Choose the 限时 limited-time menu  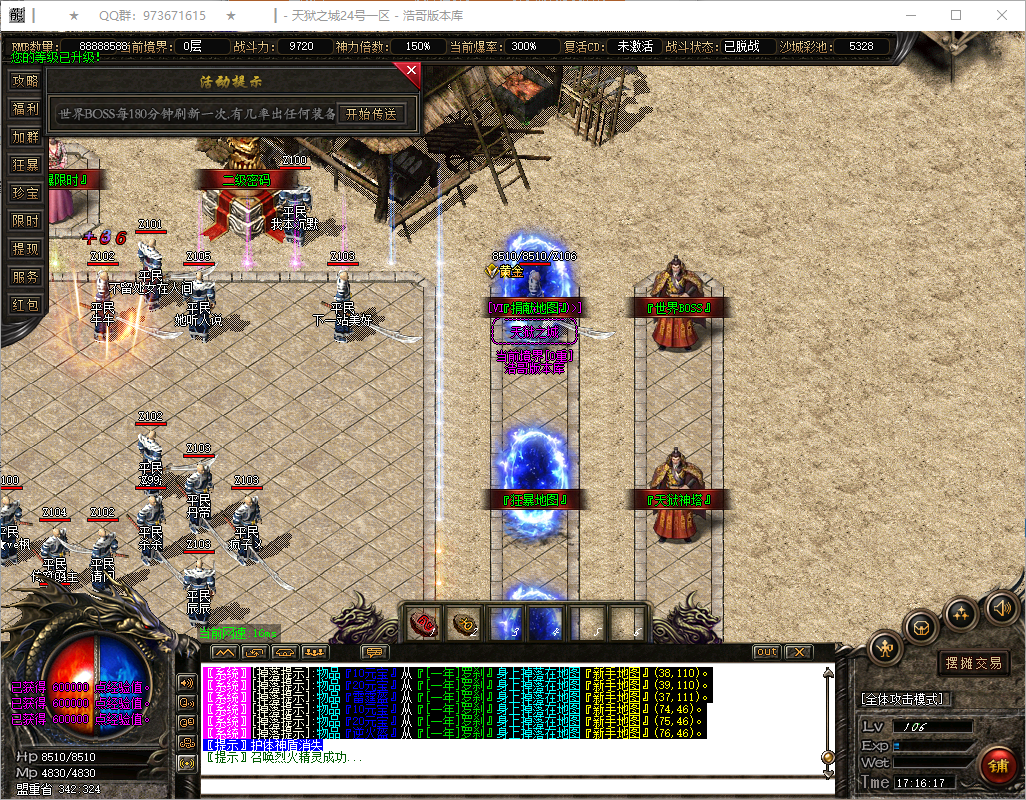click(x=25, y=221)
